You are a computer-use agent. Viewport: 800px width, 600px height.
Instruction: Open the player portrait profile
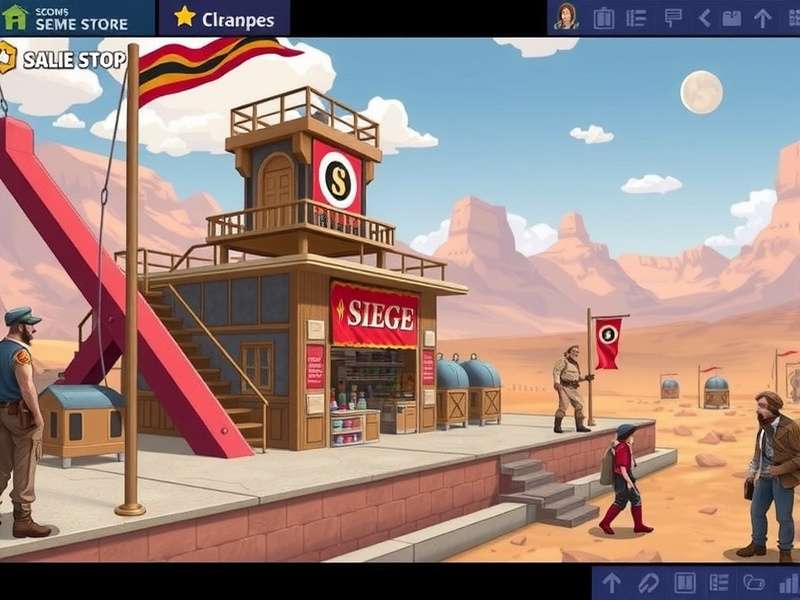tap(567, 17)
